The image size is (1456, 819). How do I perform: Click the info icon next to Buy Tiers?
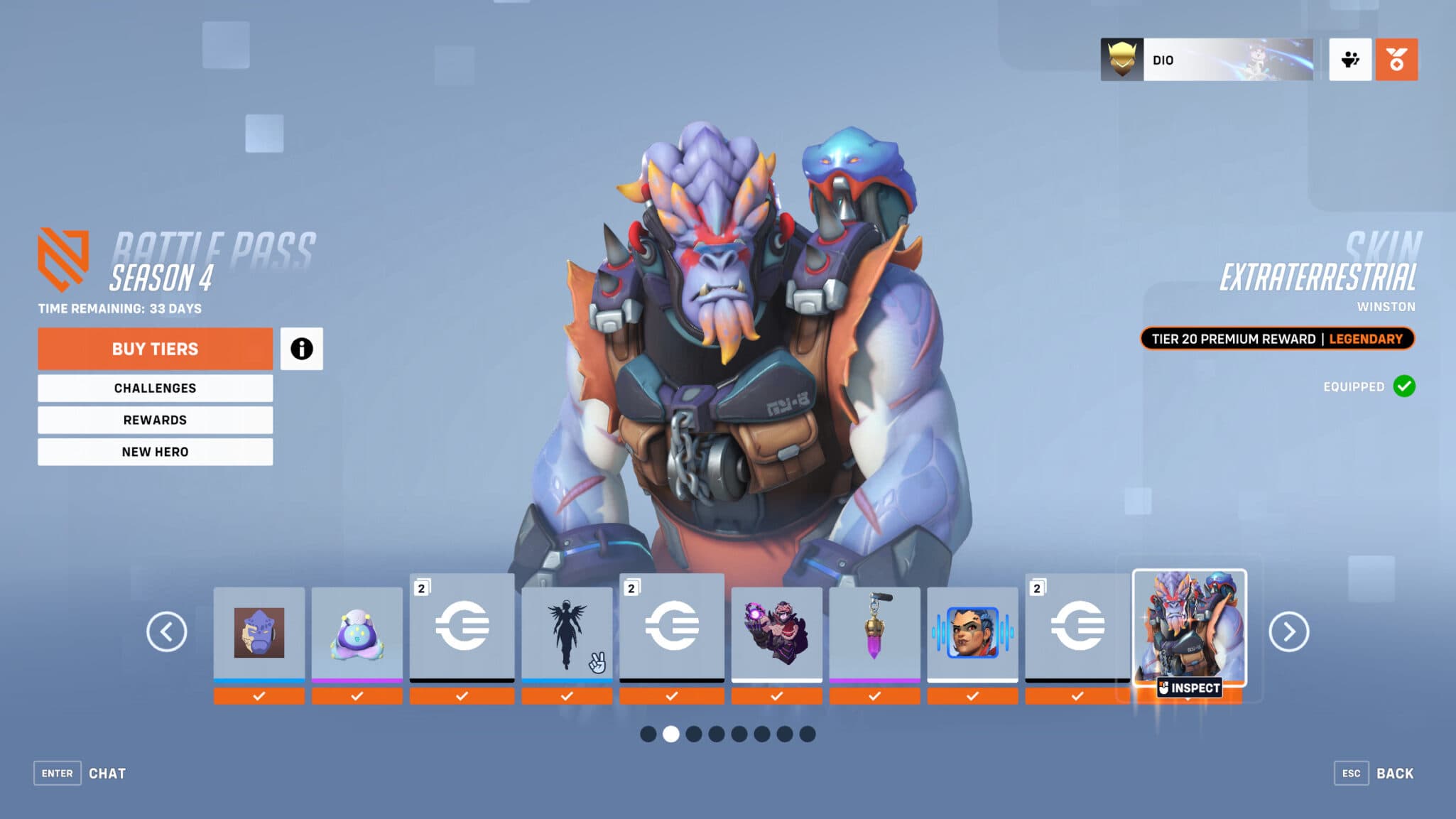click(303, 349)
